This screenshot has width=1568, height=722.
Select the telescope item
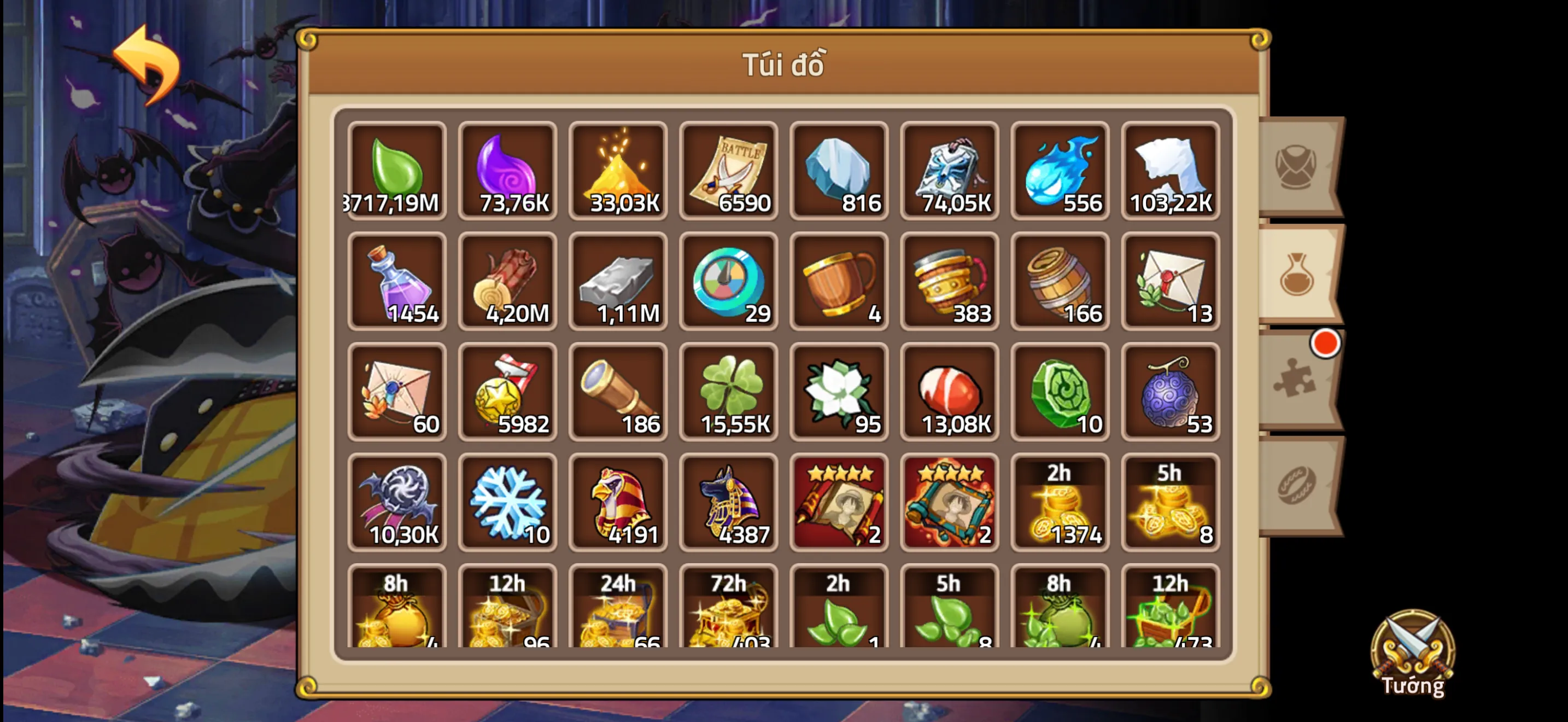(x=618, y=392)
